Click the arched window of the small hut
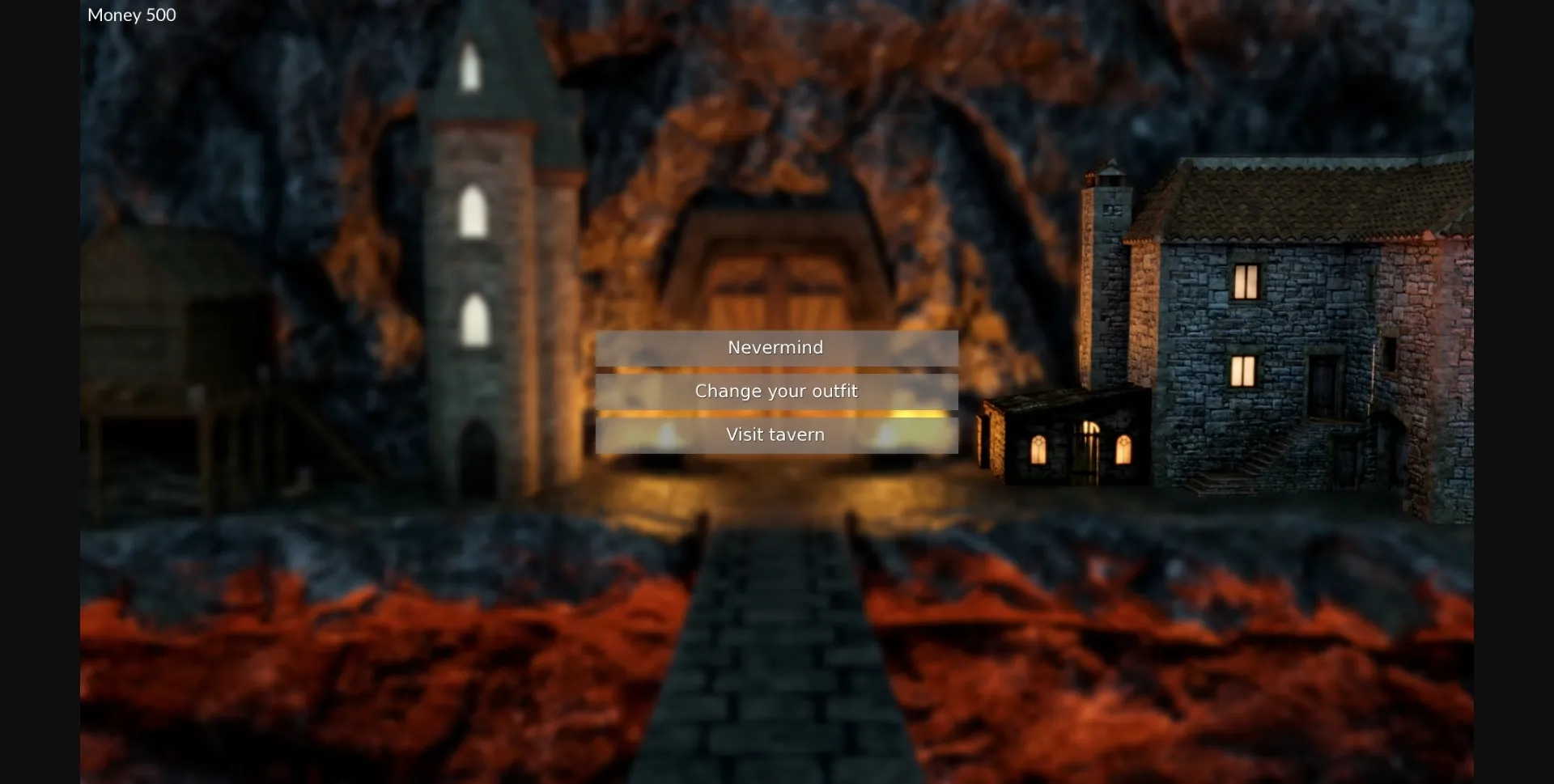The width and height of the screenshot is (1554, 784). click(1040, 449)
